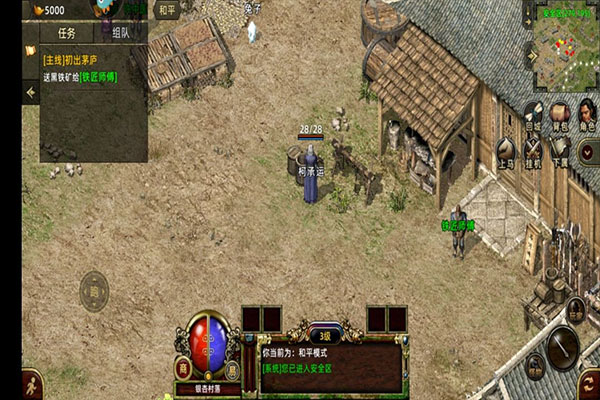
Task: Tap the 下属 subordinates icon
Action: (560, 151)
